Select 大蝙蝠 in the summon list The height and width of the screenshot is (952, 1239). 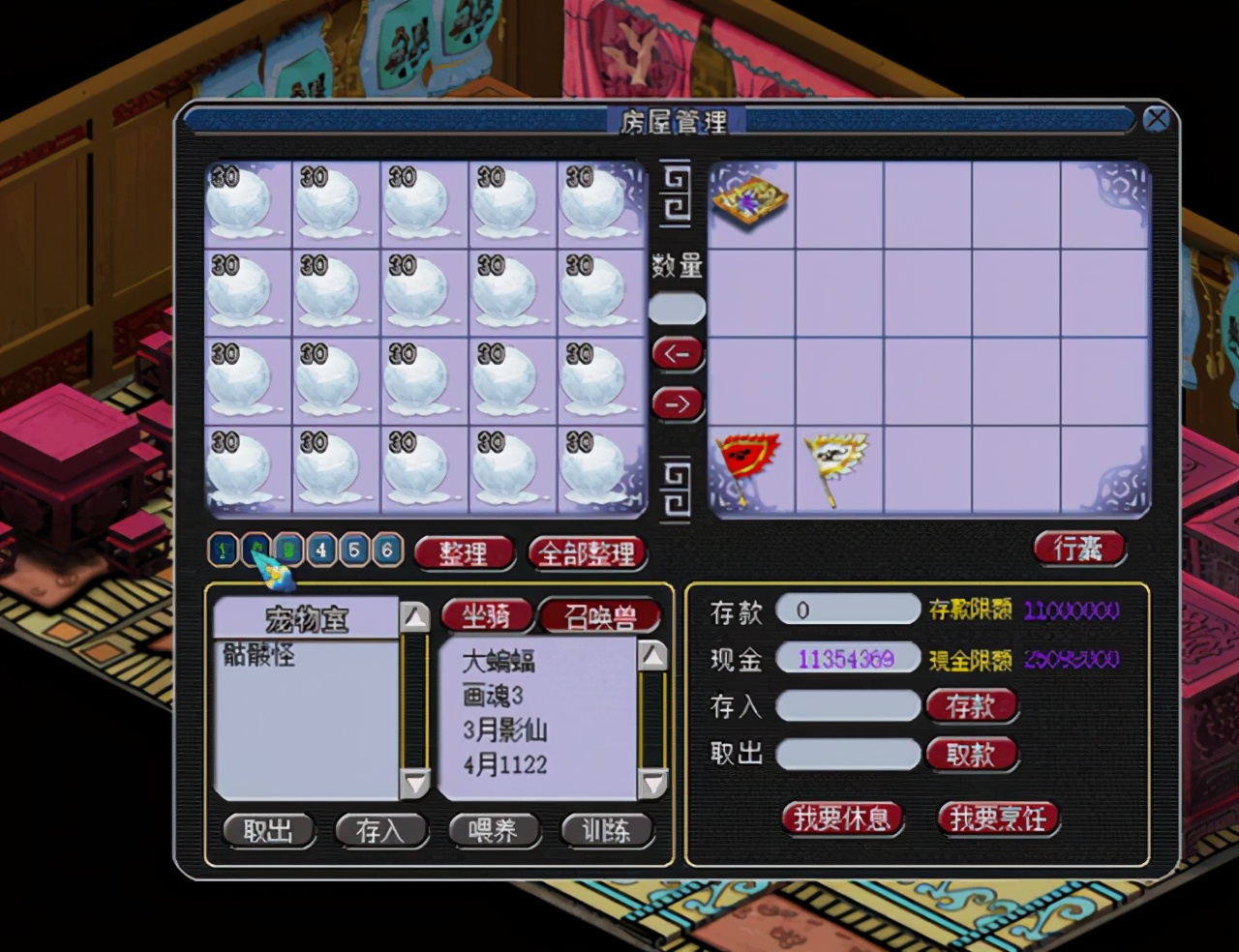(x=499, y=661)
